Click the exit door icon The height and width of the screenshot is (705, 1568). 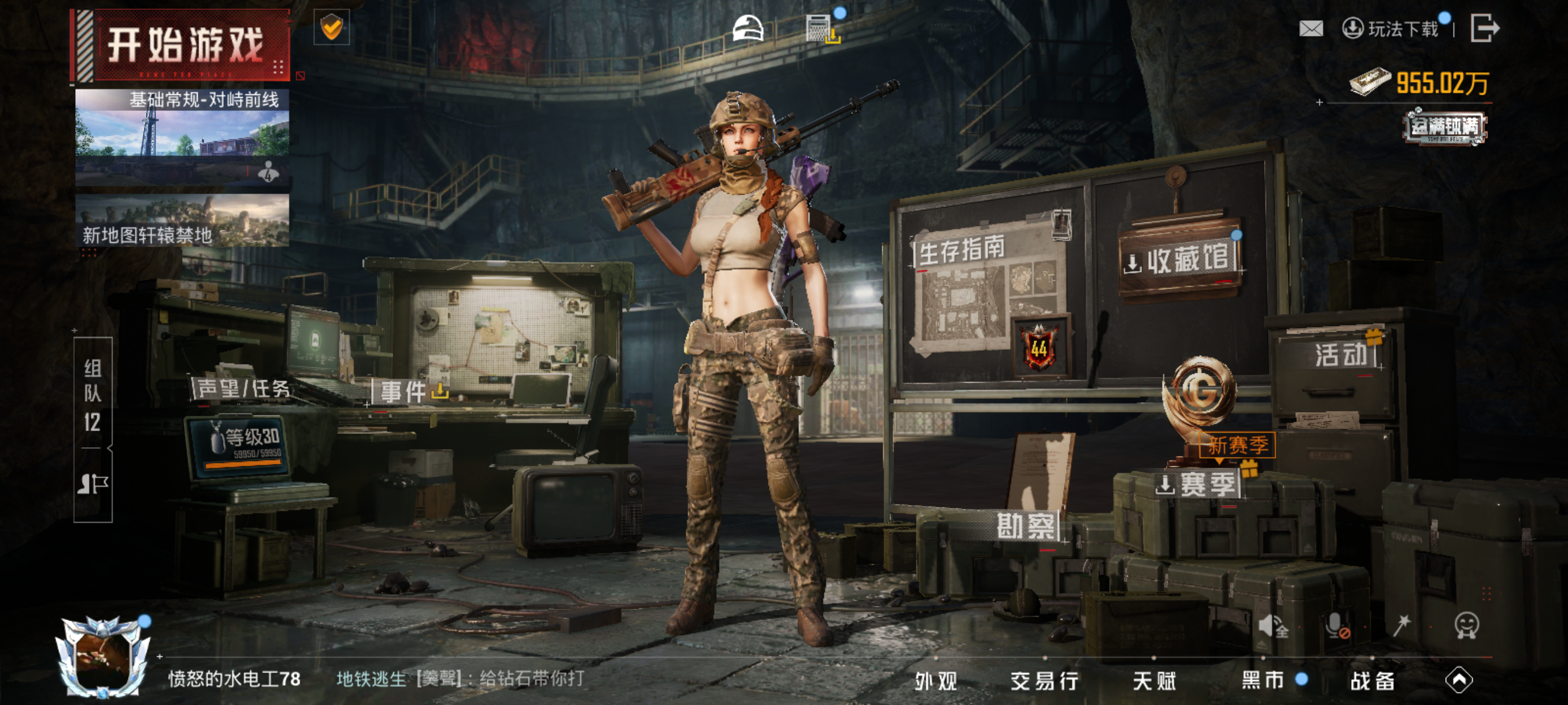click(x=1484, y=28)
